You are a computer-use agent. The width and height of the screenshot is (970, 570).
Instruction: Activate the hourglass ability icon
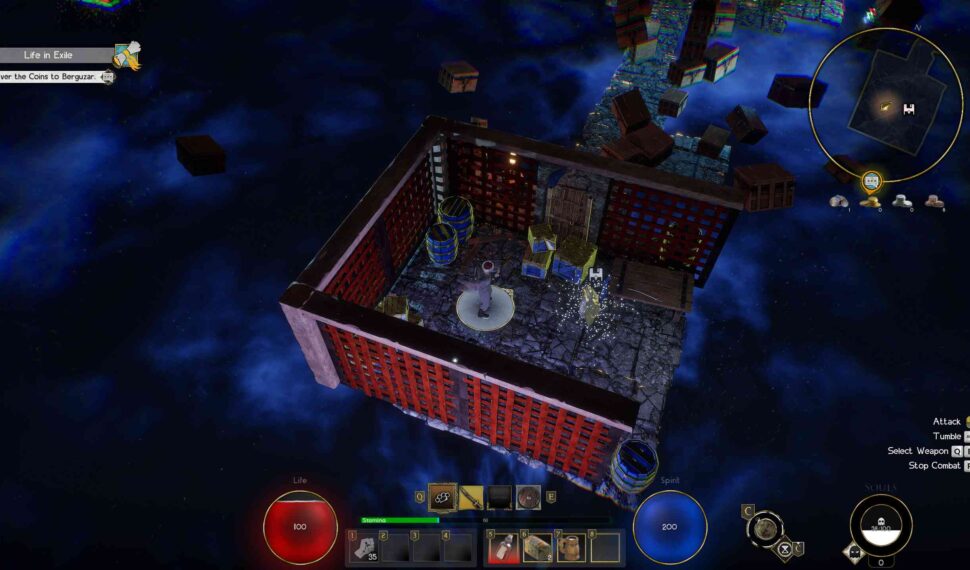click(x=784, y=549)
